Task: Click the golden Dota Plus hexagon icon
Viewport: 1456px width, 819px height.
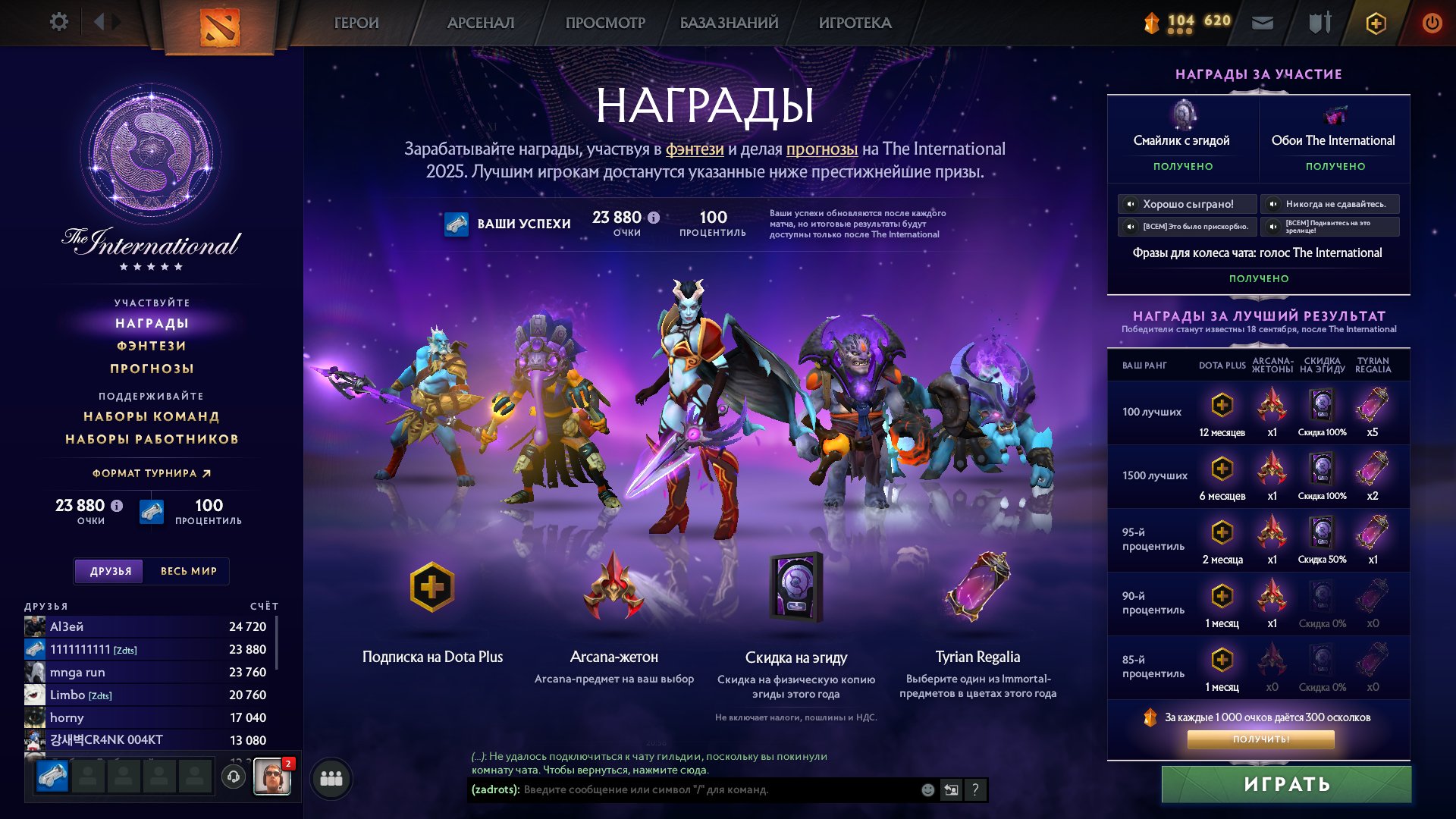Action: point(1375,23)
